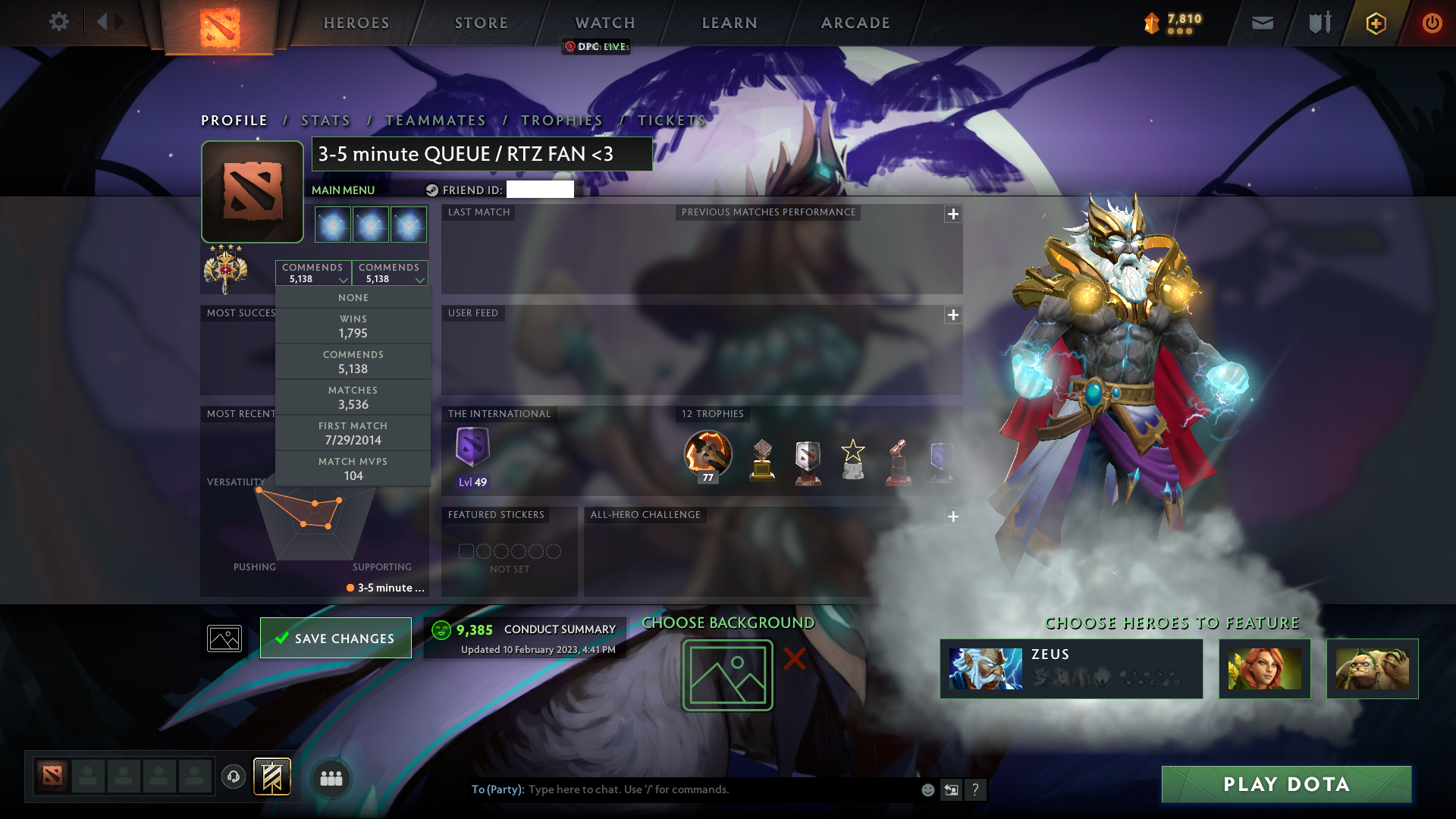This screenshot has width=1456, height=819.
Task: Open chat help via question mark icon
Action: coord(976,789)
